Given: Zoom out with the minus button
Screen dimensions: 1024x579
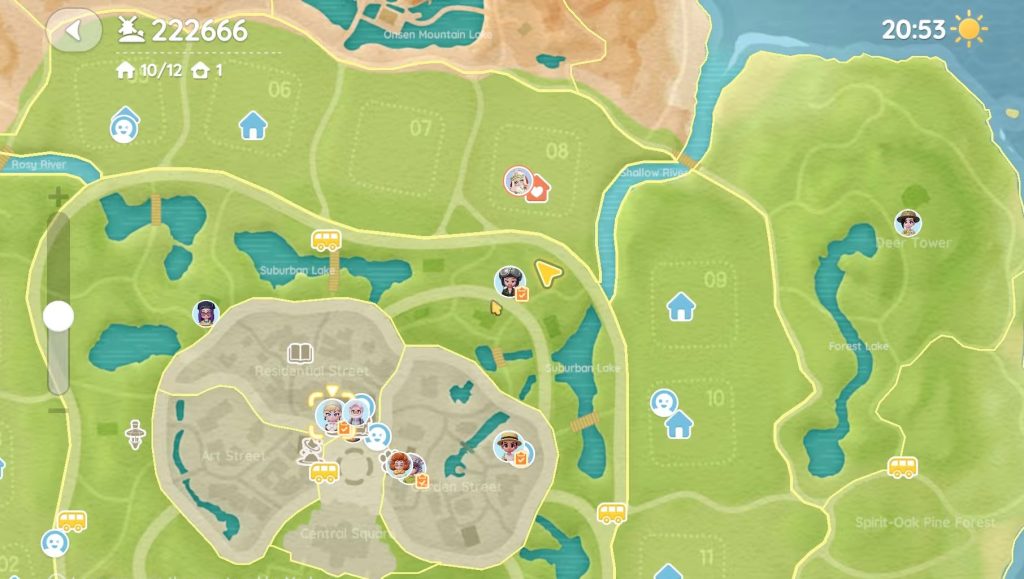Looking at the screenshot, I should pyautogui.click(x=58, y=409).
